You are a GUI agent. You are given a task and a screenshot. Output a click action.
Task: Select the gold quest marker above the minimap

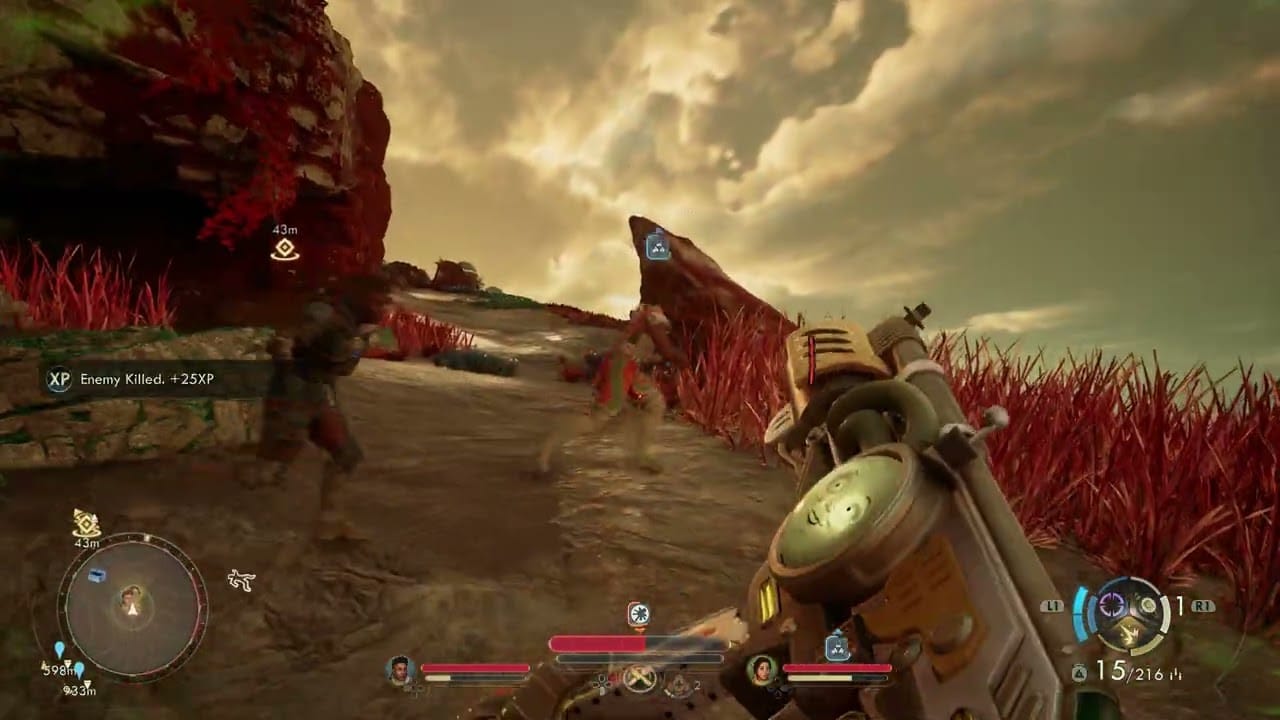click(x=86, y=522)
